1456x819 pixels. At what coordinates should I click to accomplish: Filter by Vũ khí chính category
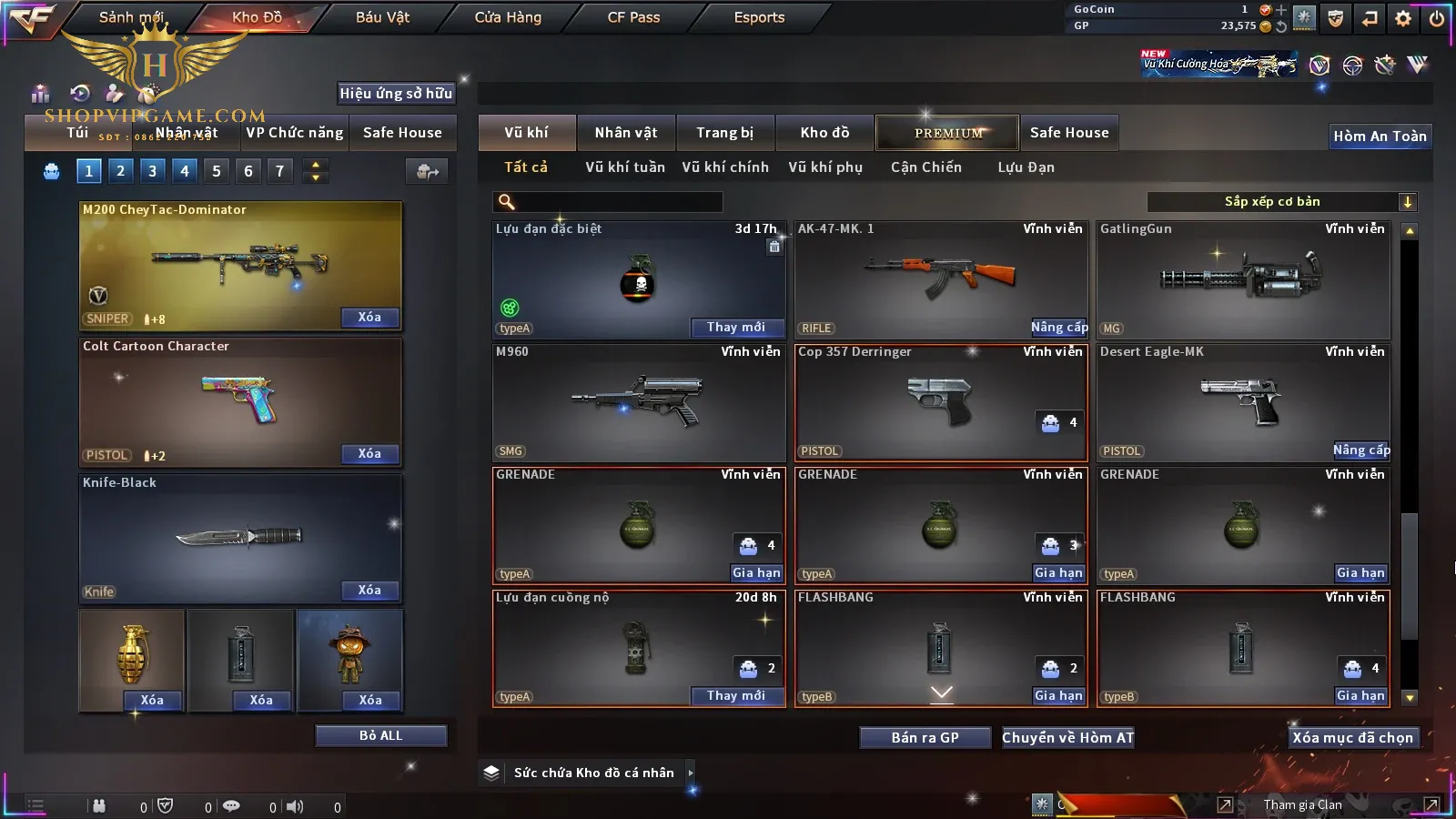point(724,167)
